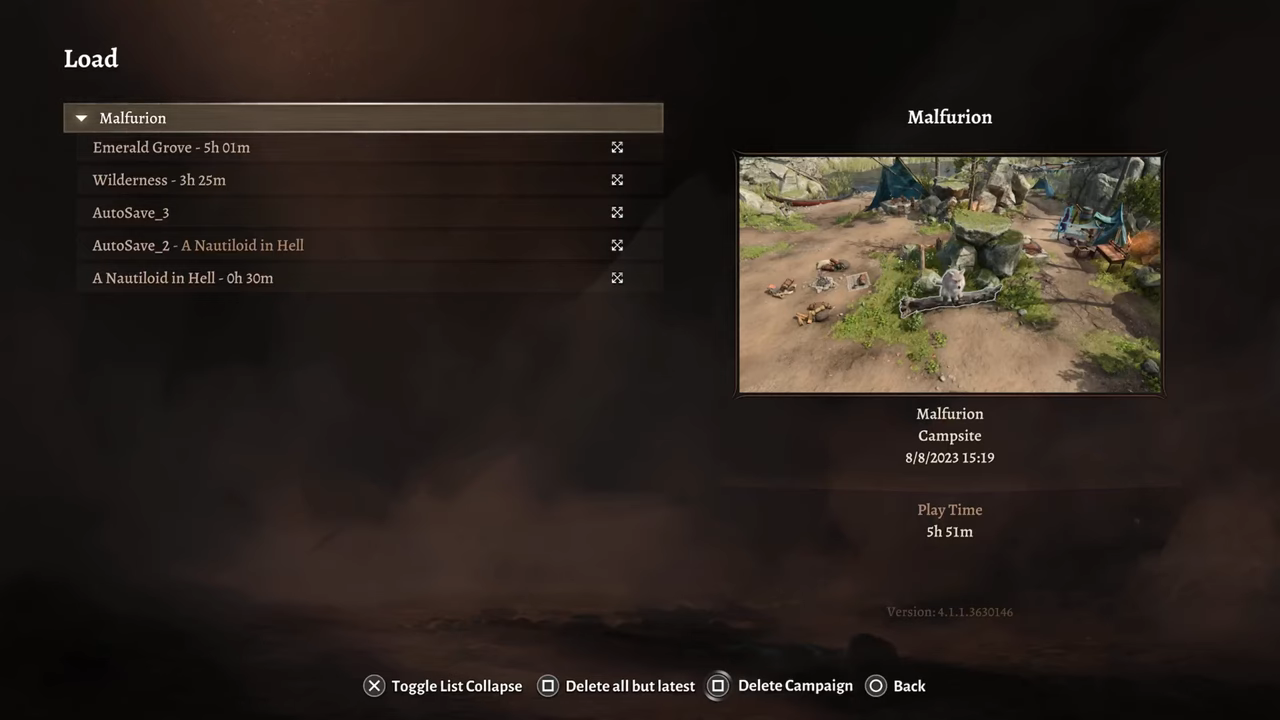Viewport: 1280px width, 720px height.
Task: Pick the AutoSave_2 Nautiloid in Hell save
Action: pyautogui.click(x=198, y=246)
